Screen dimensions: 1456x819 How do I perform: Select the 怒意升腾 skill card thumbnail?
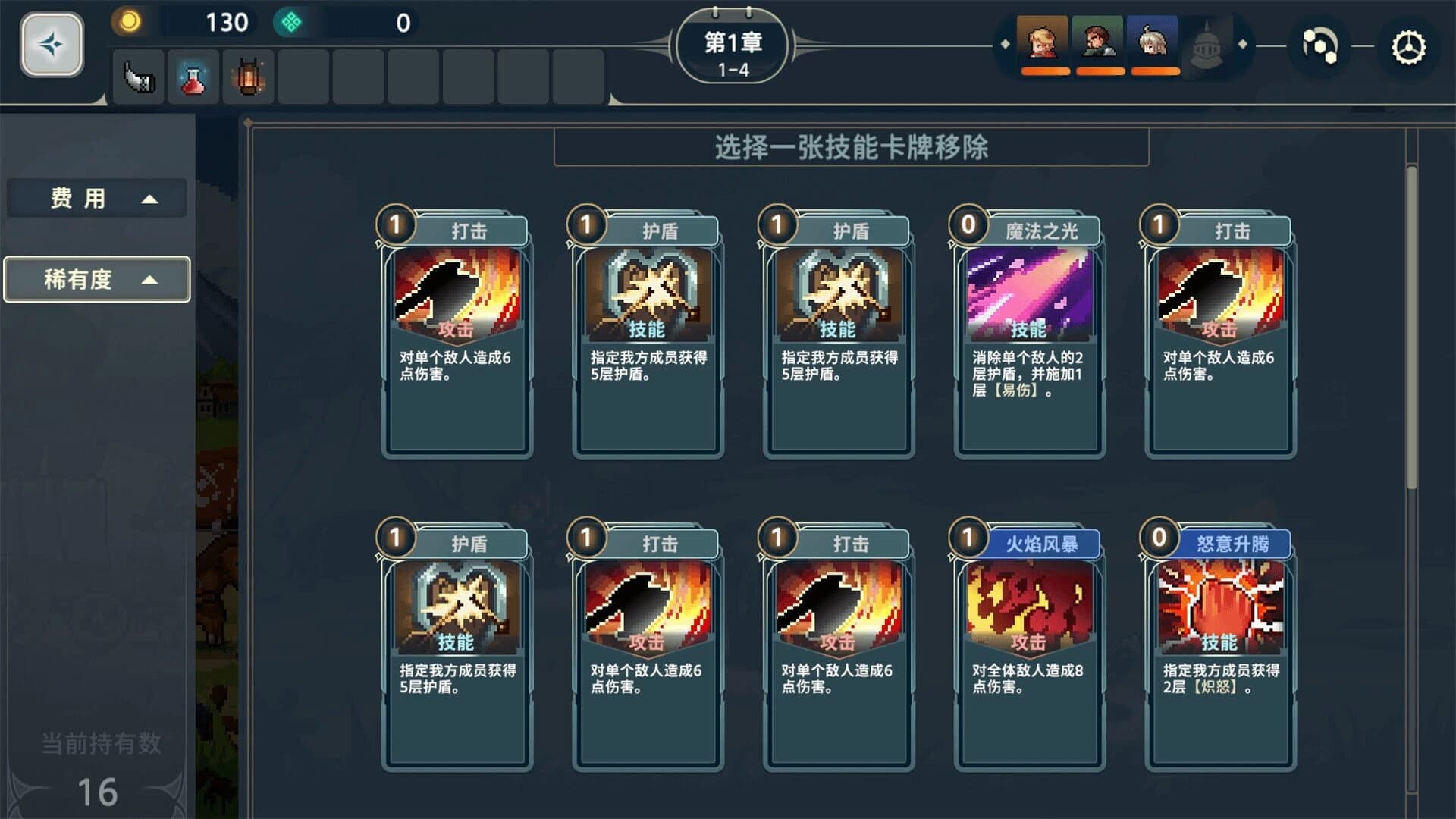point(1219,607)
